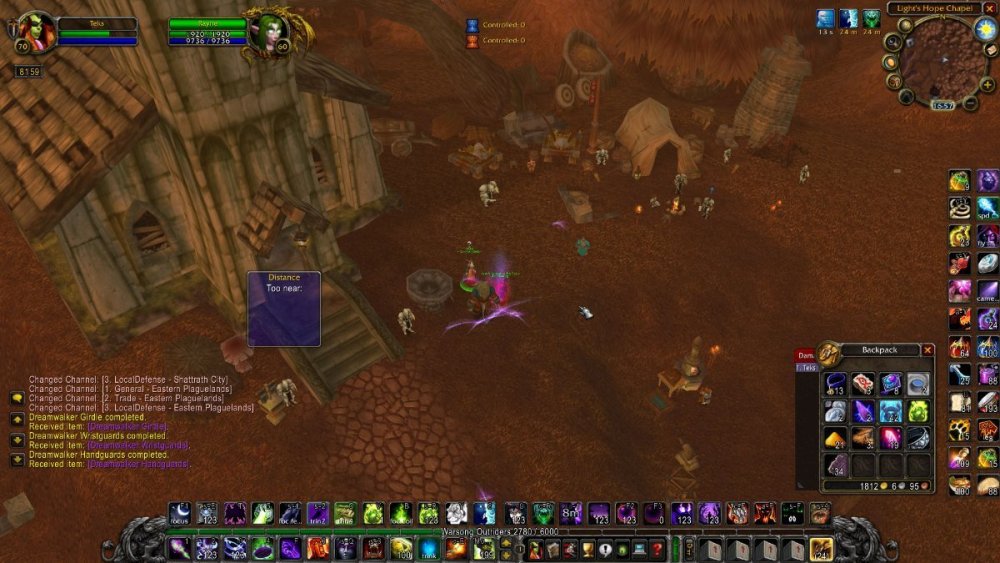
Task: Select the Dam. tab beside Backpack
Action: pyautogui.click(x=806, y=355)
